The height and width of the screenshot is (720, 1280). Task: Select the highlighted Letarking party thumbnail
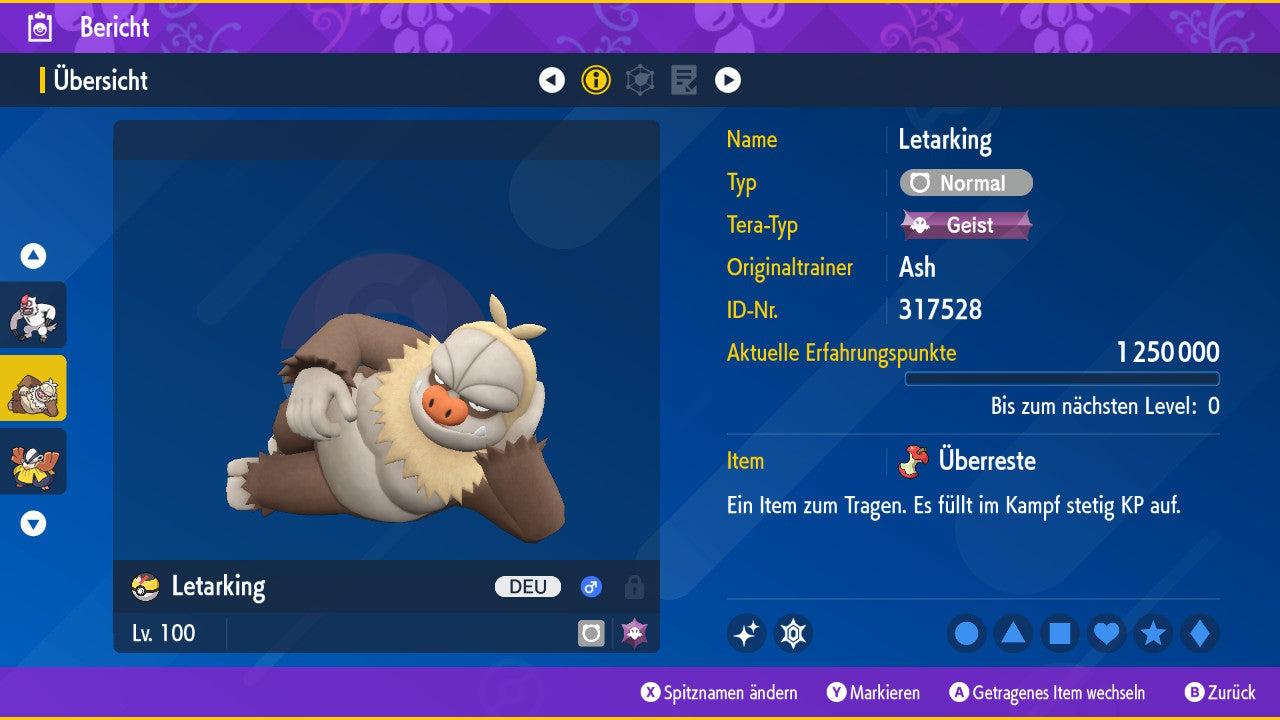[33, 388]
